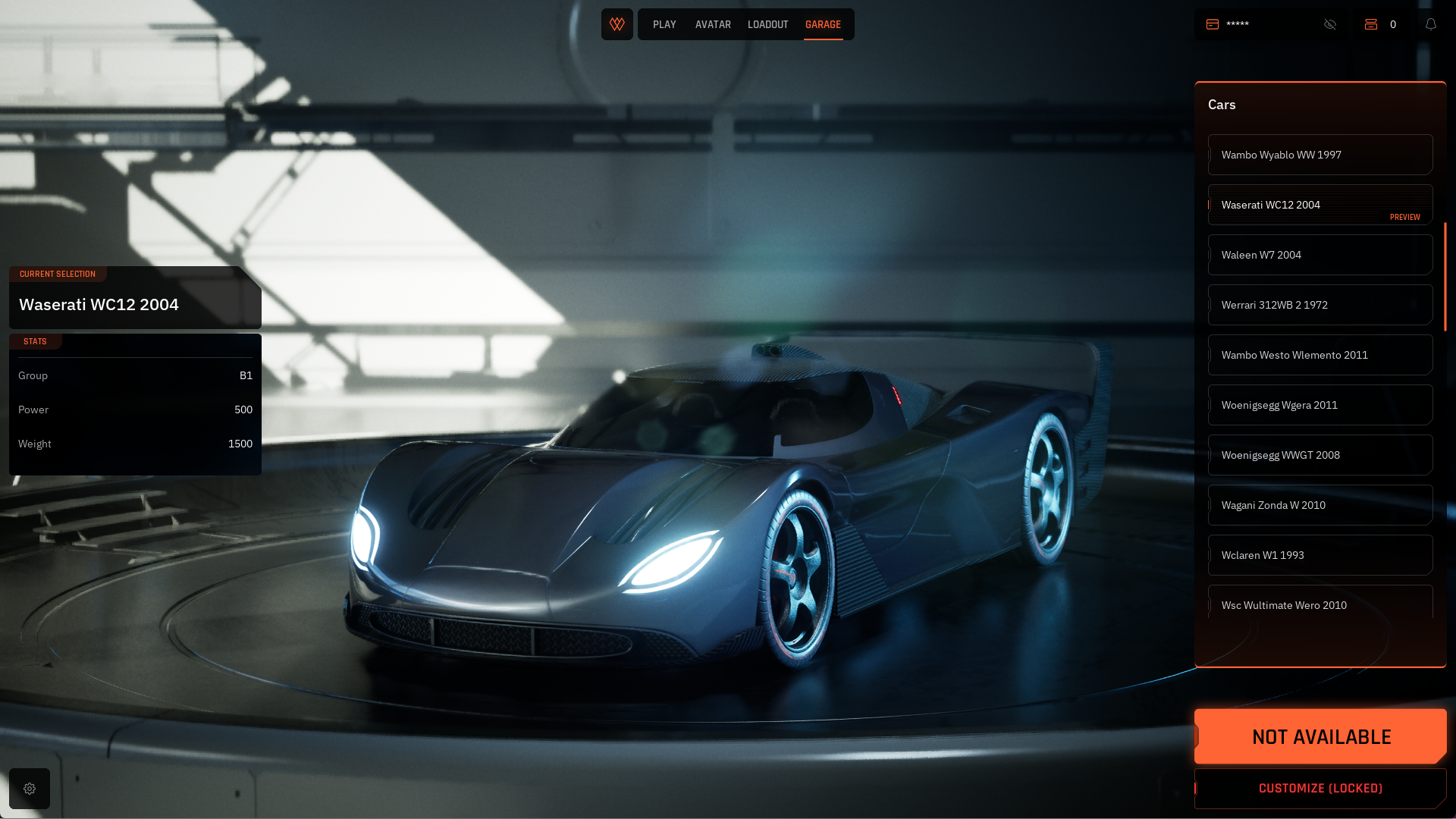Choose Wambo Westo Wlemento 2011
Image resolution: width=1456 pixels, height=819 pixels.
pyautogui.click(x=1319, y=355)
